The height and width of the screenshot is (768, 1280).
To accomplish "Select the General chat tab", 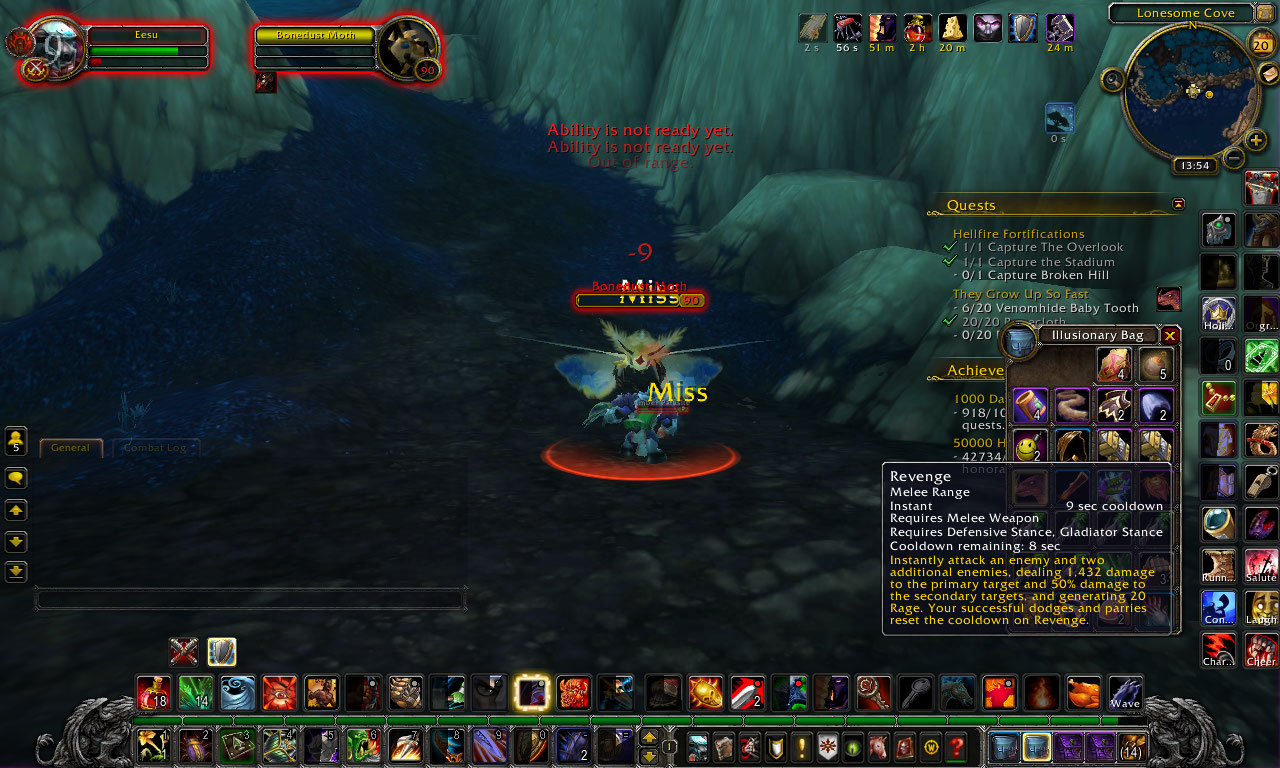I will (71, 448).
